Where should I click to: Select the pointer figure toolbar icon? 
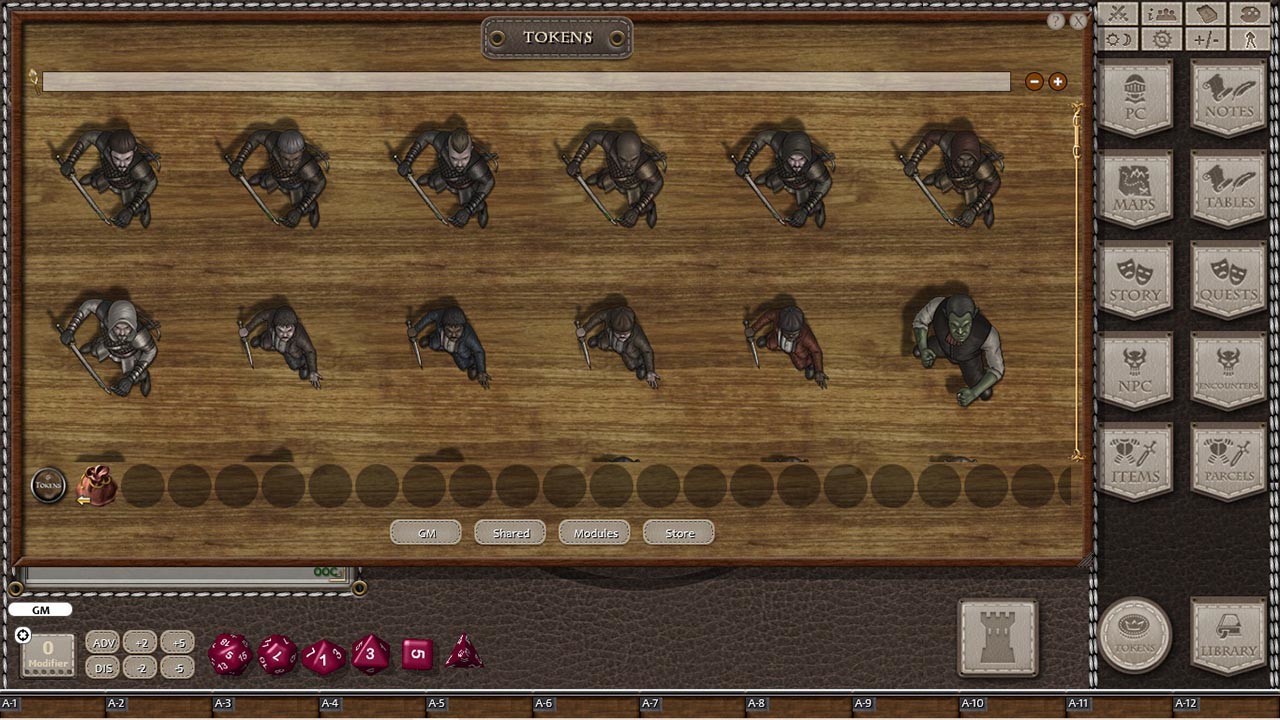point(1249,39)
